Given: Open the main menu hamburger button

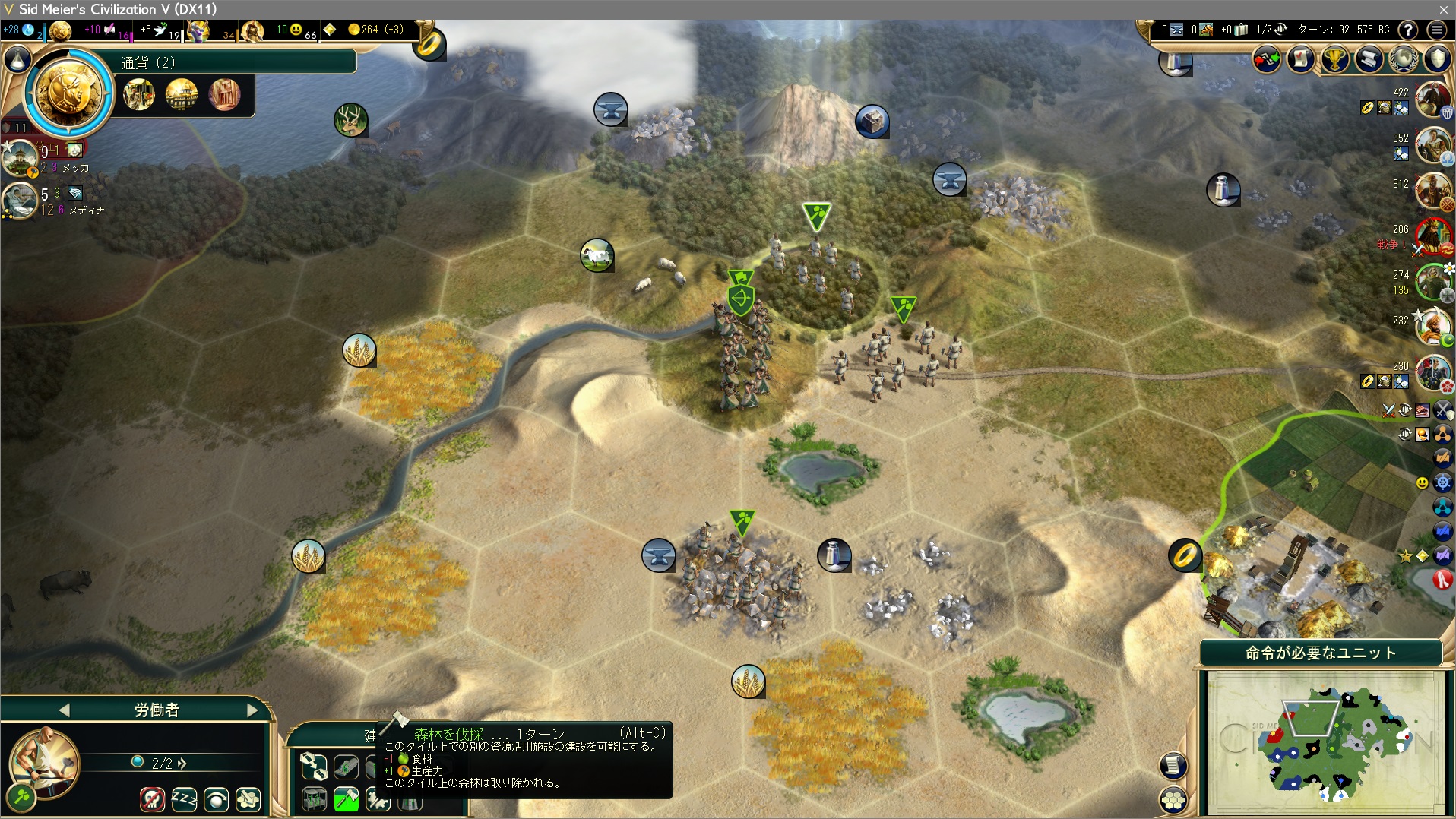Looking at the screenshot, I should 1436,30.
